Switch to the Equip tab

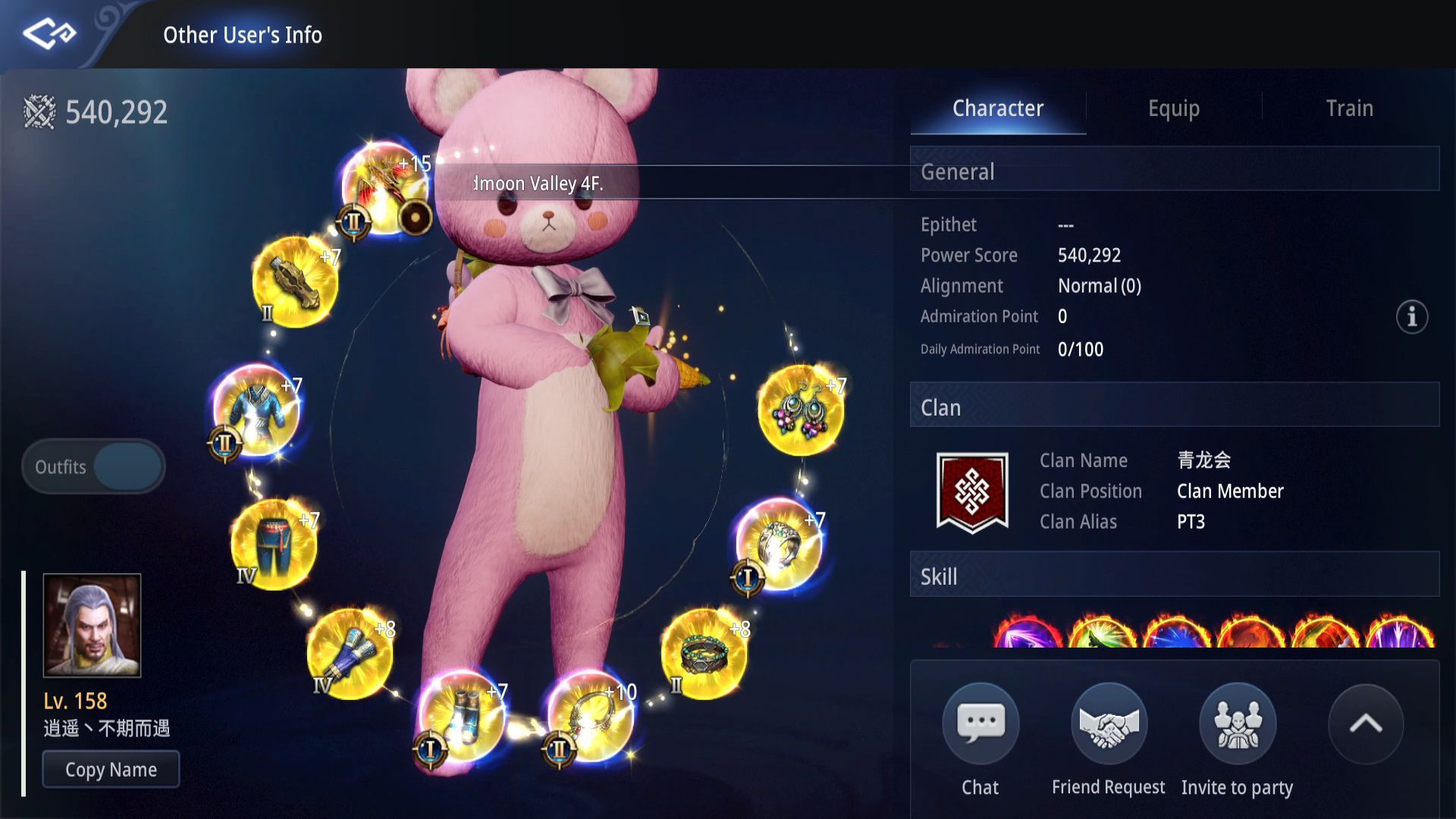coord(1173,108)
